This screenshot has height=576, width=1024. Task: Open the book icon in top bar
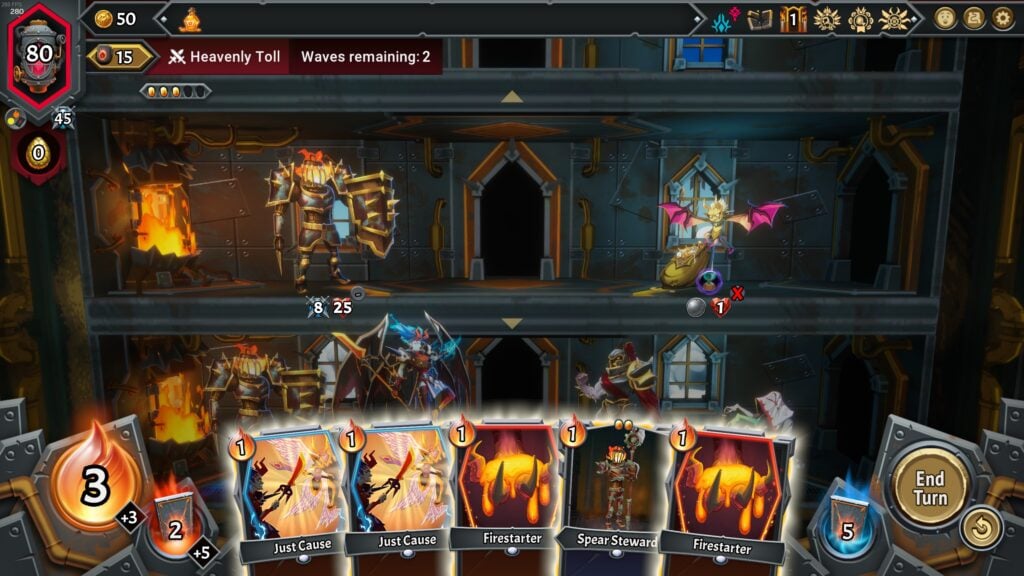tap(760, 19)
